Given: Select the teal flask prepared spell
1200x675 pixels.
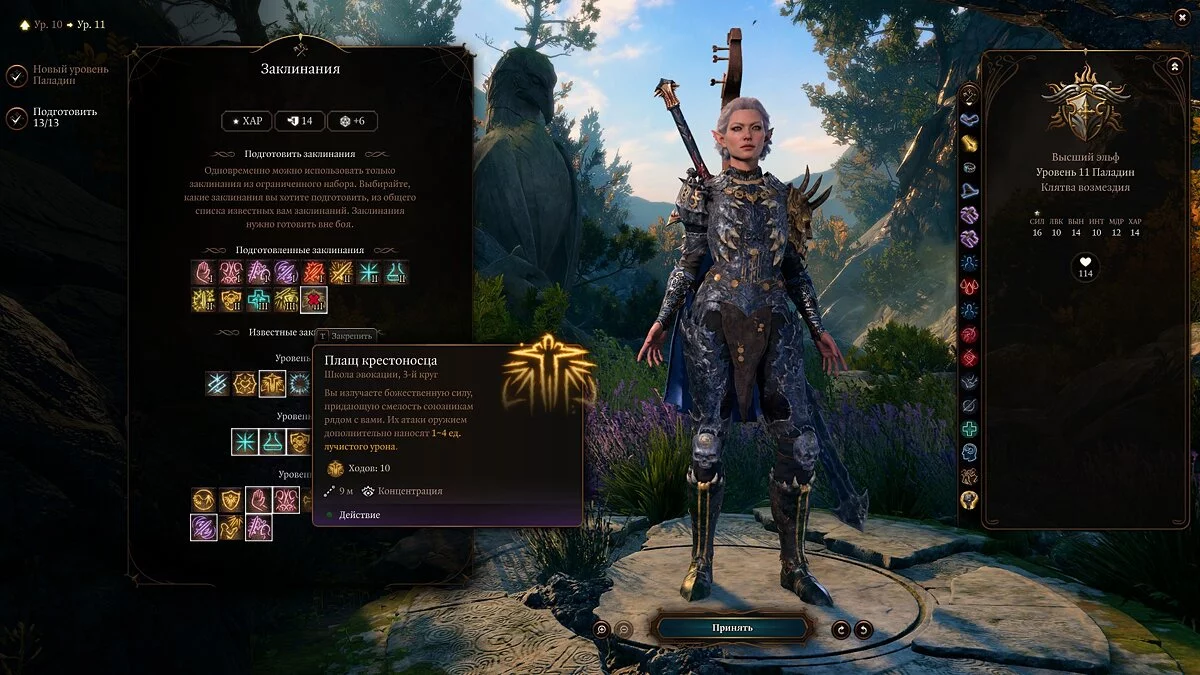Looking at the screenshot, I should (396, 272).
